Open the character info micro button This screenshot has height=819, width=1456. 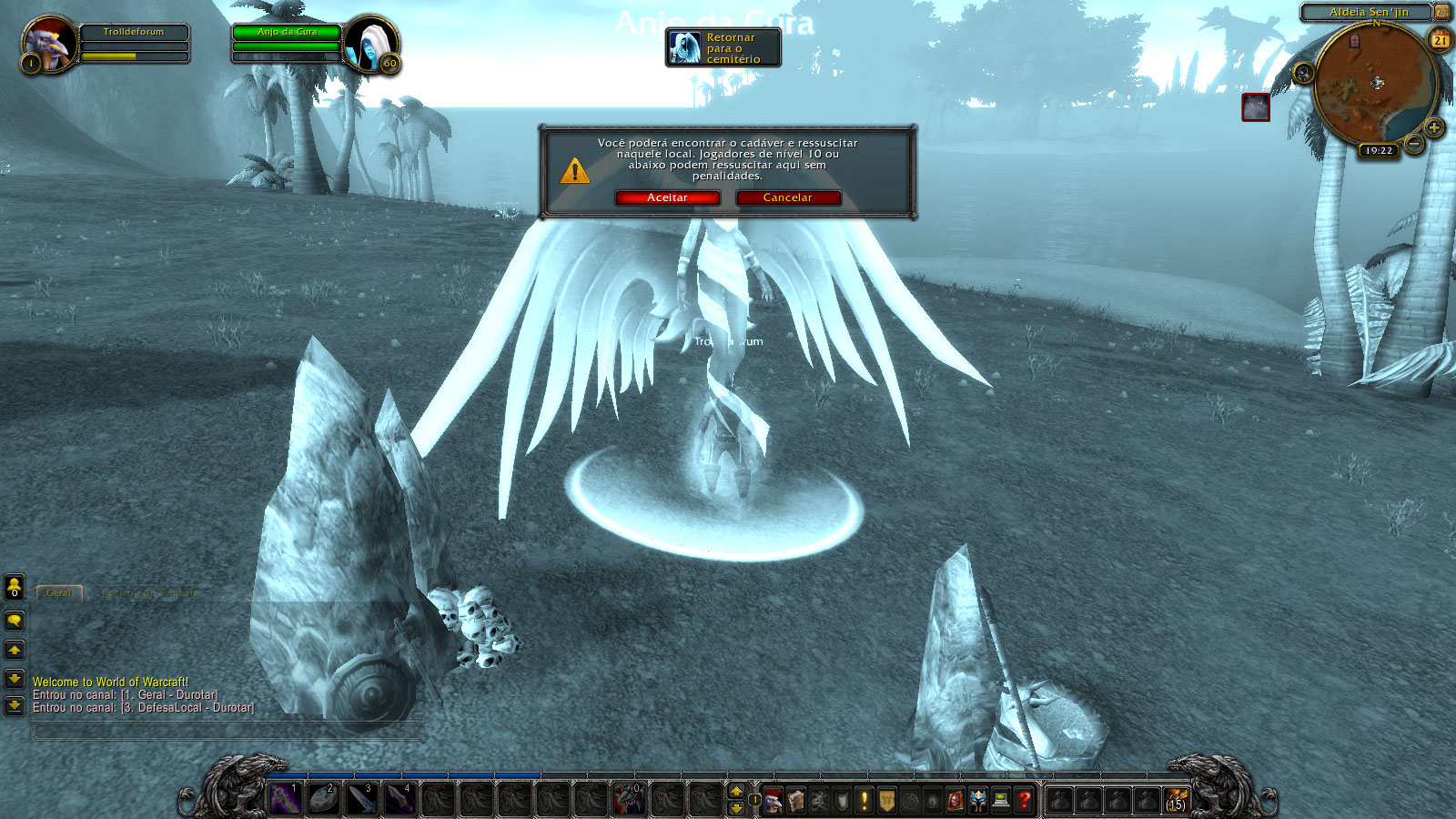[x=773, y=800]
